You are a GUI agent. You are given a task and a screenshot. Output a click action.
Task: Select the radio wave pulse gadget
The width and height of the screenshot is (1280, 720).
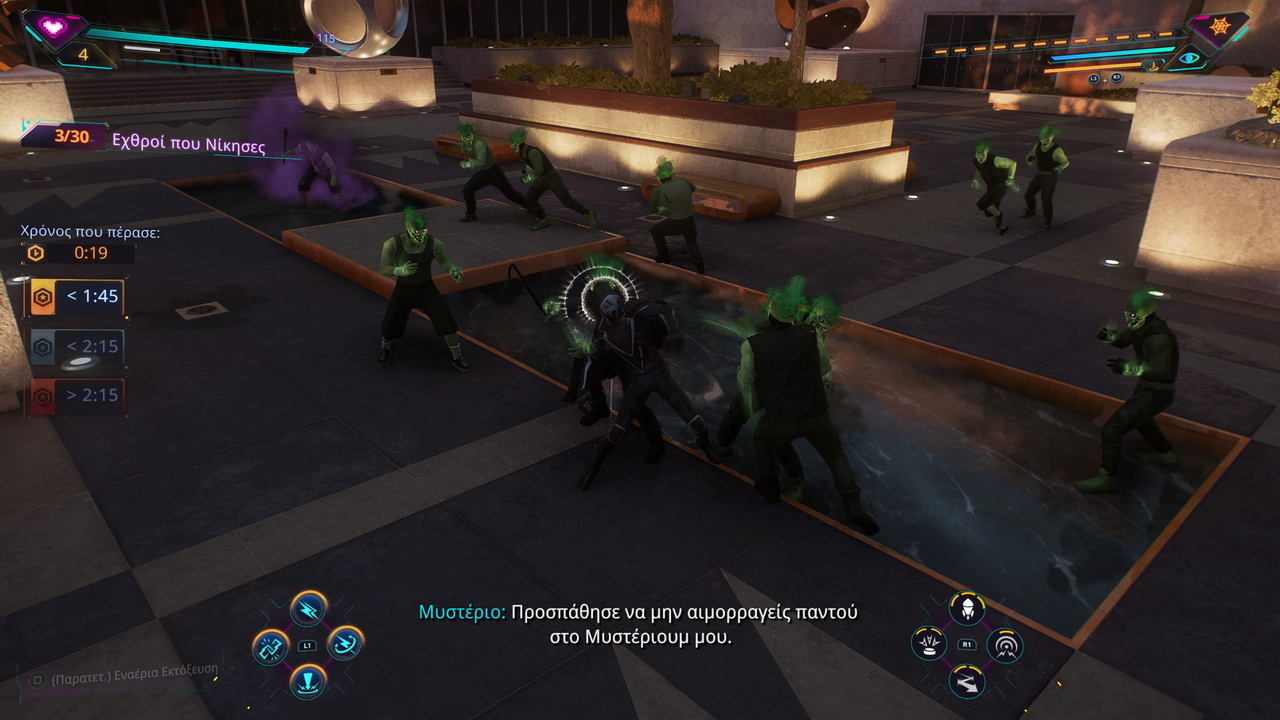pos(1004,644)
